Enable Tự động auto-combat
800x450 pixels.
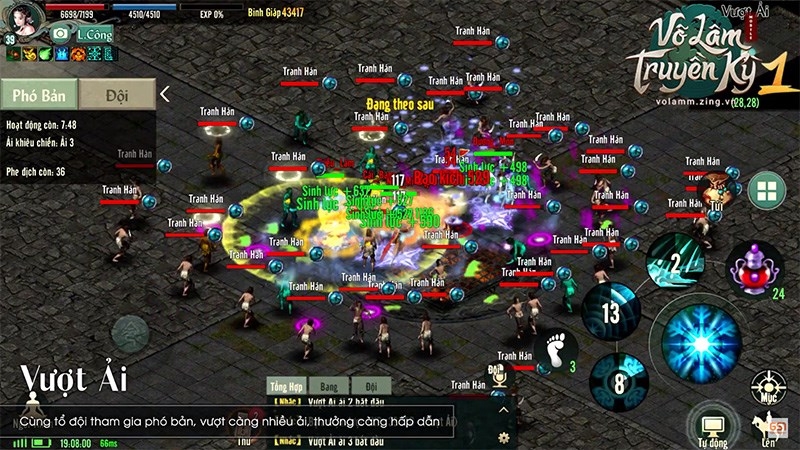pos(714,425)
